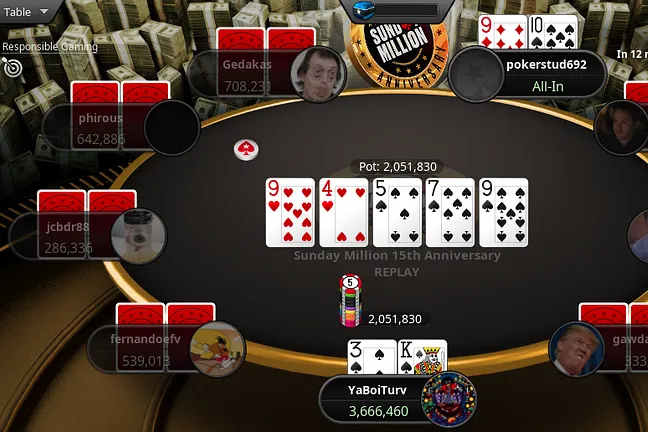Click Gedakas's avatar picture
The image size is (648, 432).
317,73
